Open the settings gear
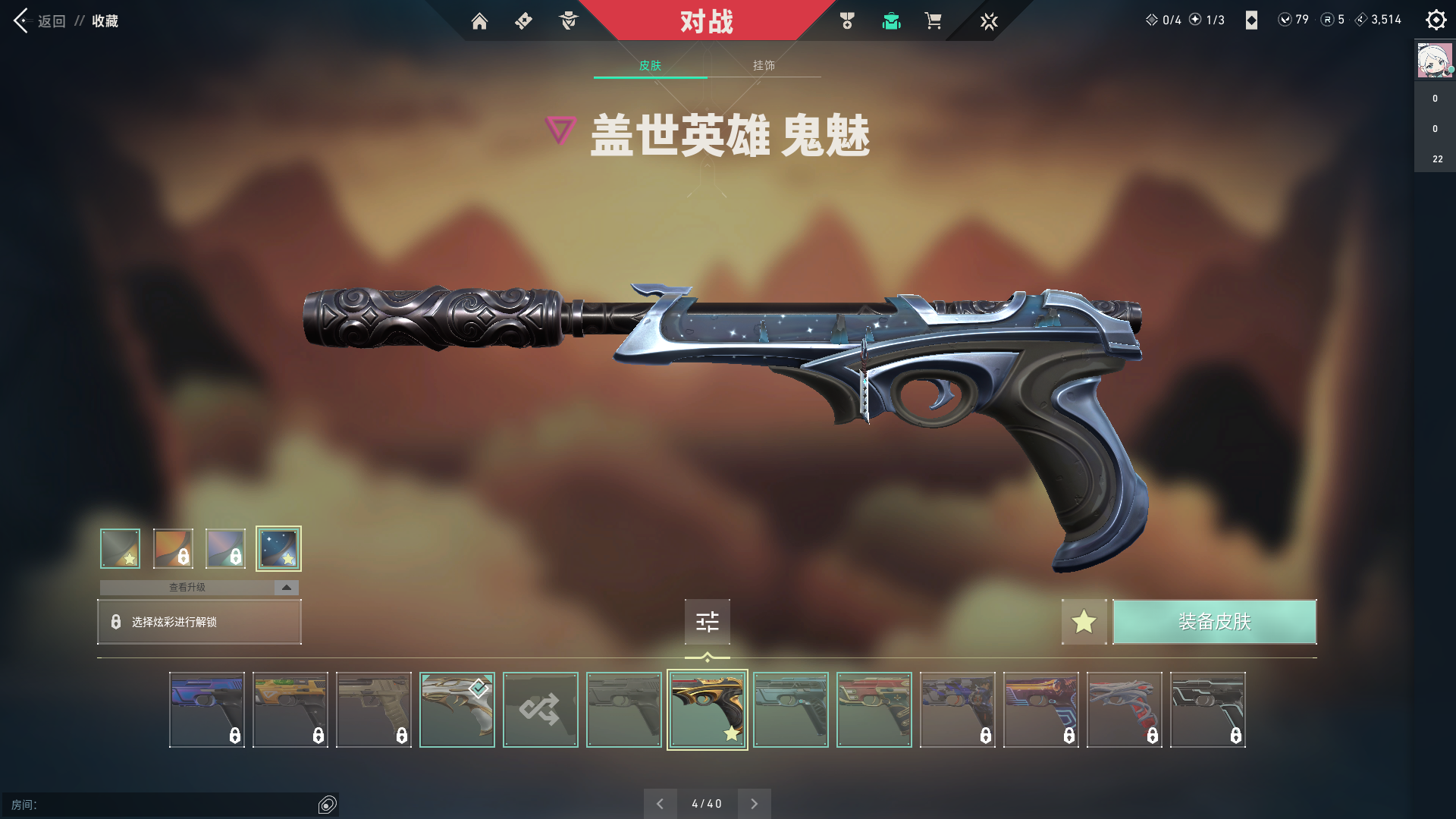Screen dimensions: 1456x819 1436,20
